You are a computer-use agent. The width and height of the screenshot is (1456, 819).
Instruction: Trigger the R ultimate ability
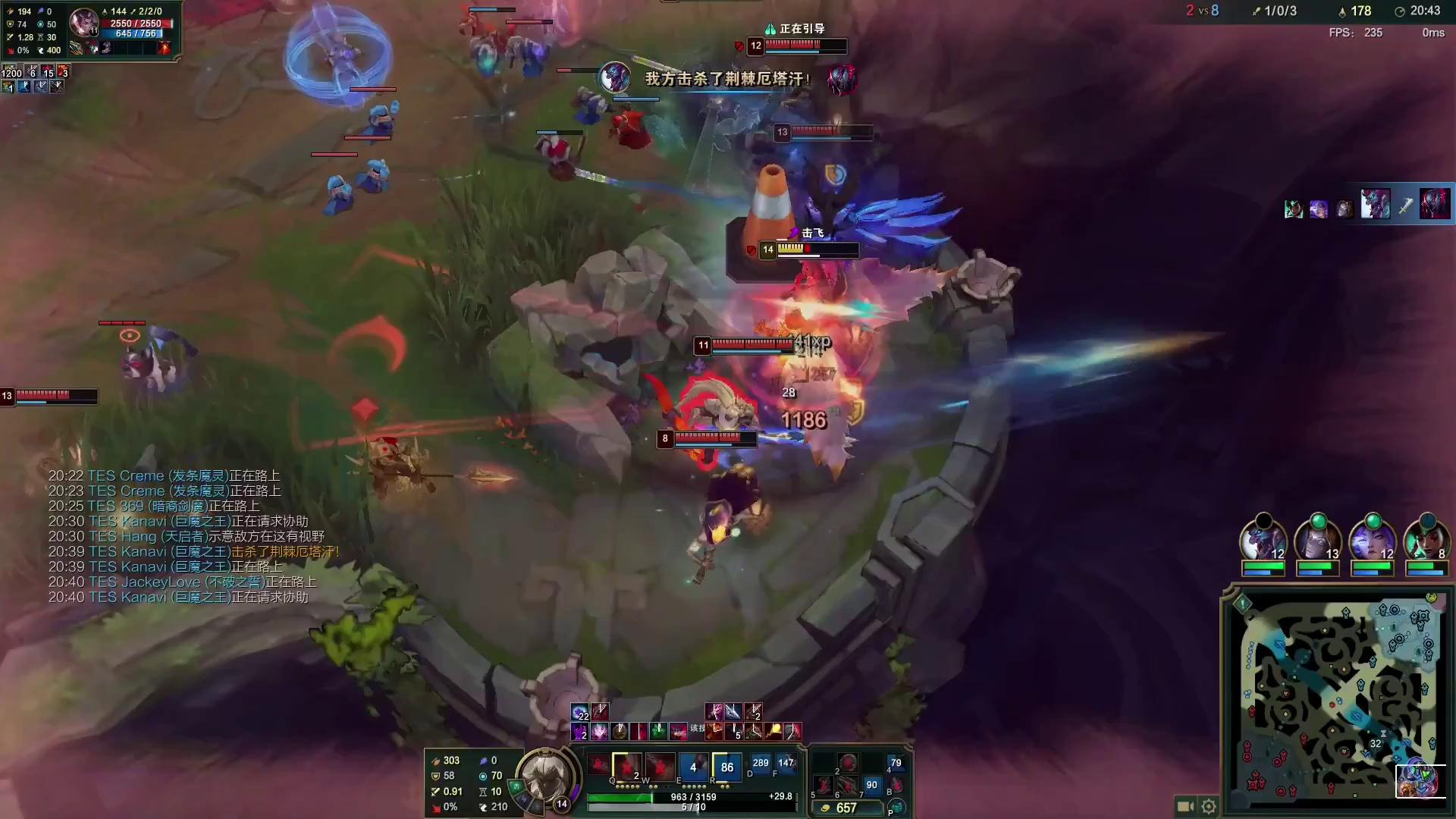click(726, 767)
